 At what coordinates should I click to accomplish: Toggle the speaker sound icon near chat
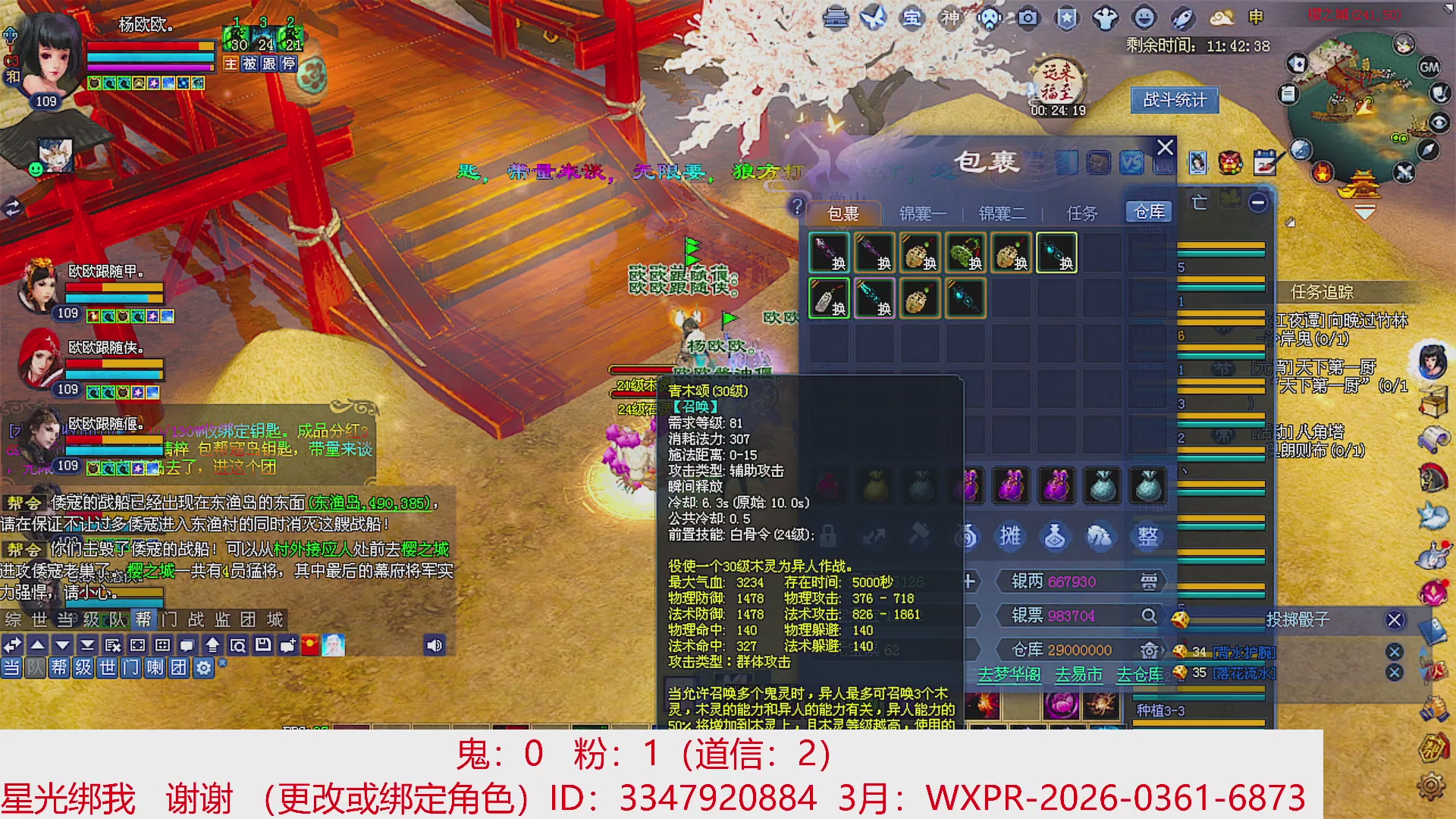(434, 645)
